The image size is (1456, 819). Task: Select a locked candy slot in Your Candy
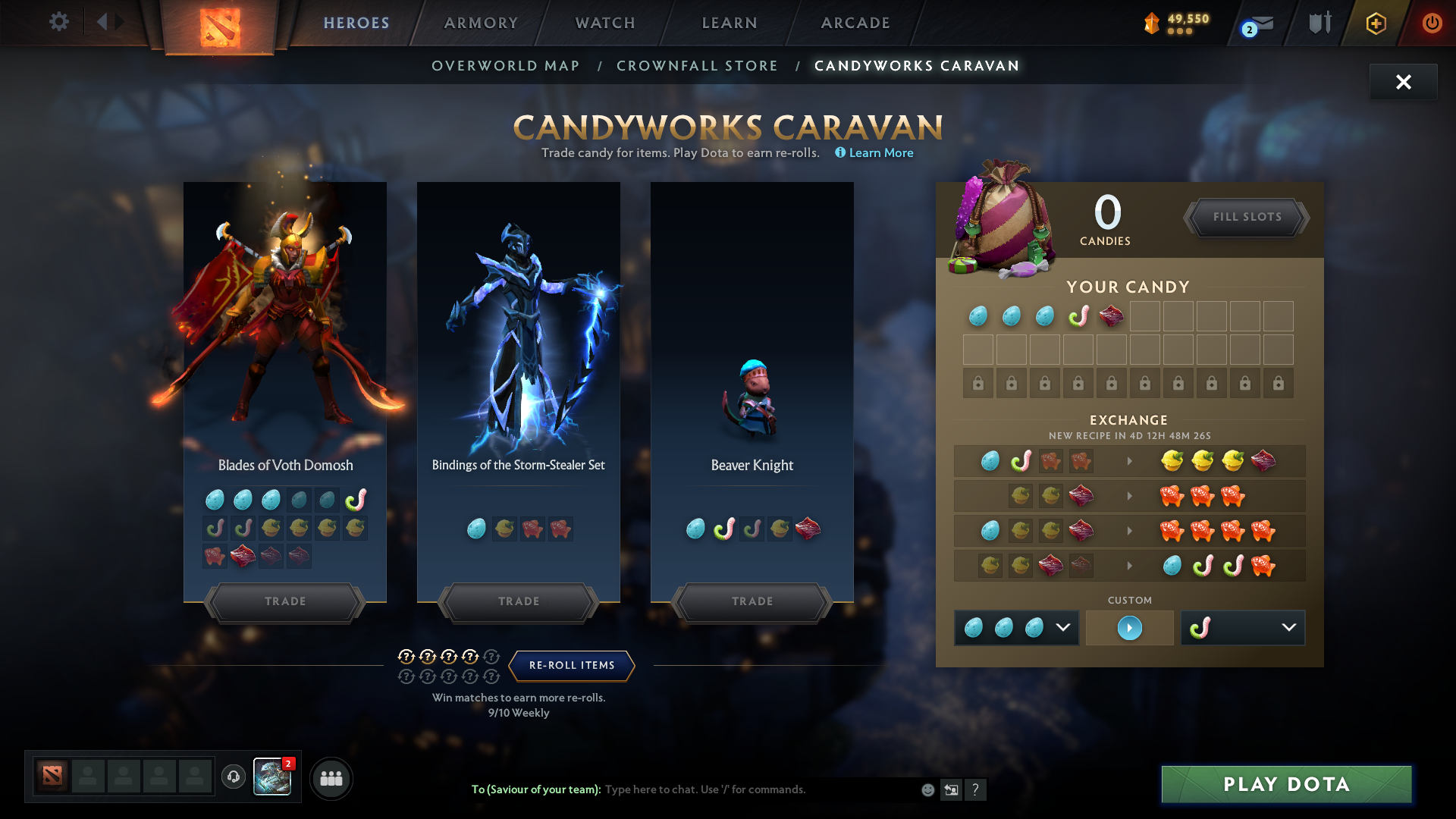coord(977,383)
